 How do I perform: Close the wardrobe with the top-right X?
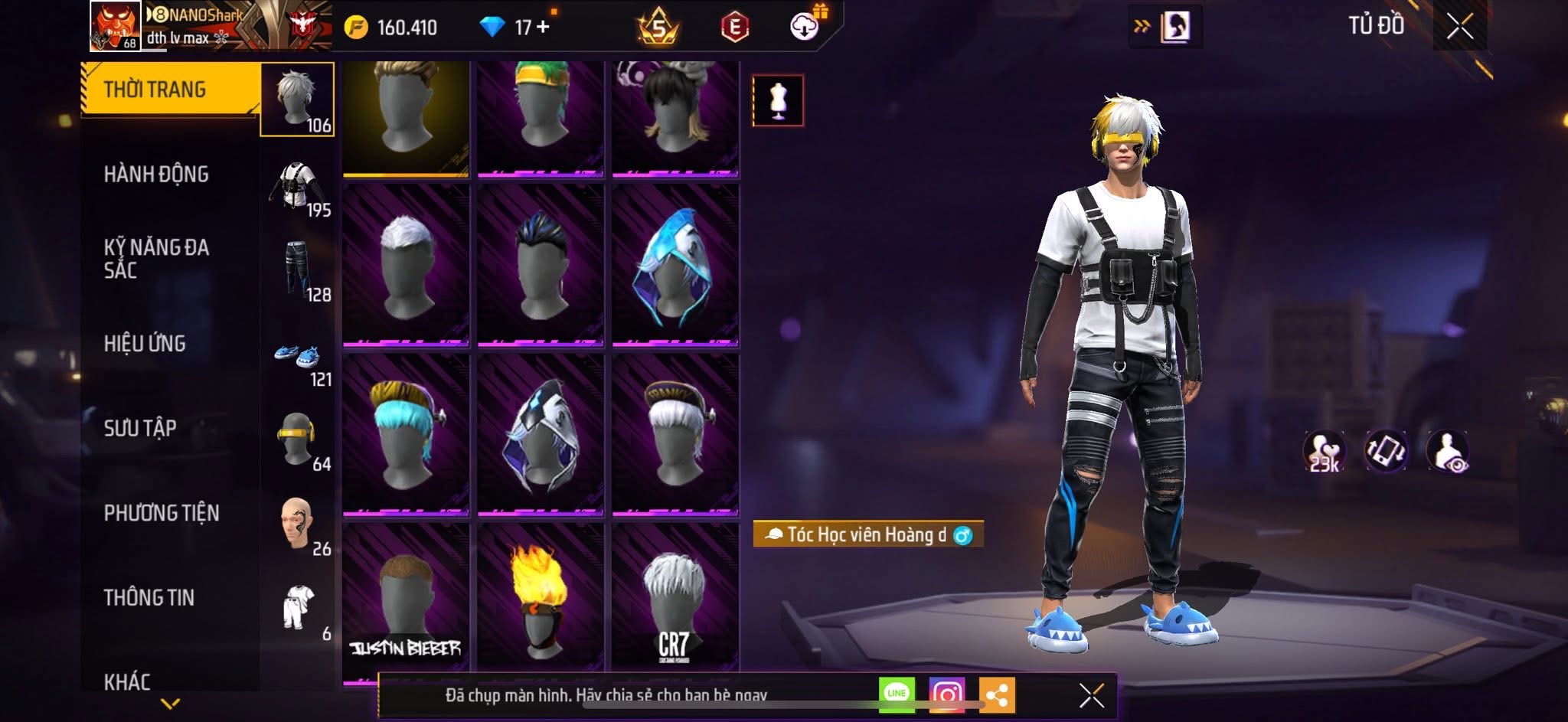[x=1459, y=27]
